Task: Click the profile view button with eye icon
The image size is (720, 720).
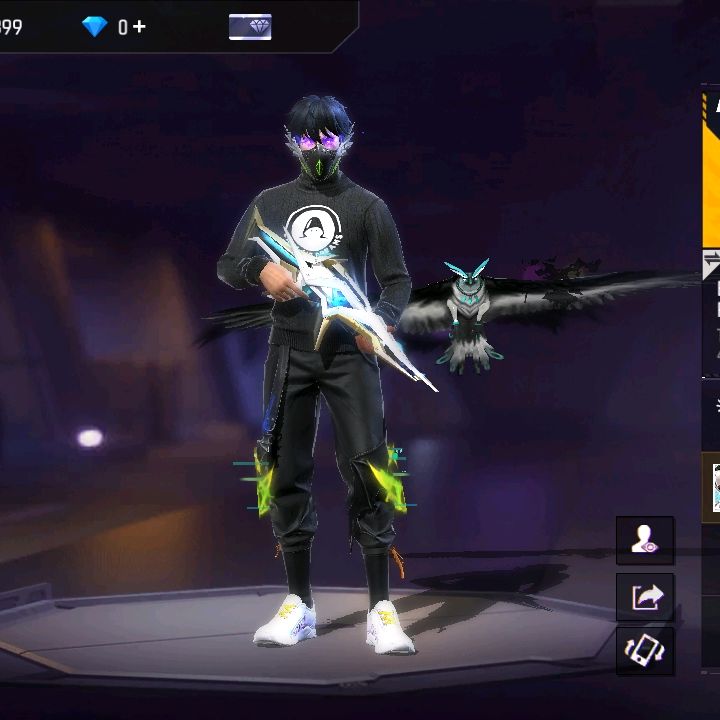Action: [645, 541]
